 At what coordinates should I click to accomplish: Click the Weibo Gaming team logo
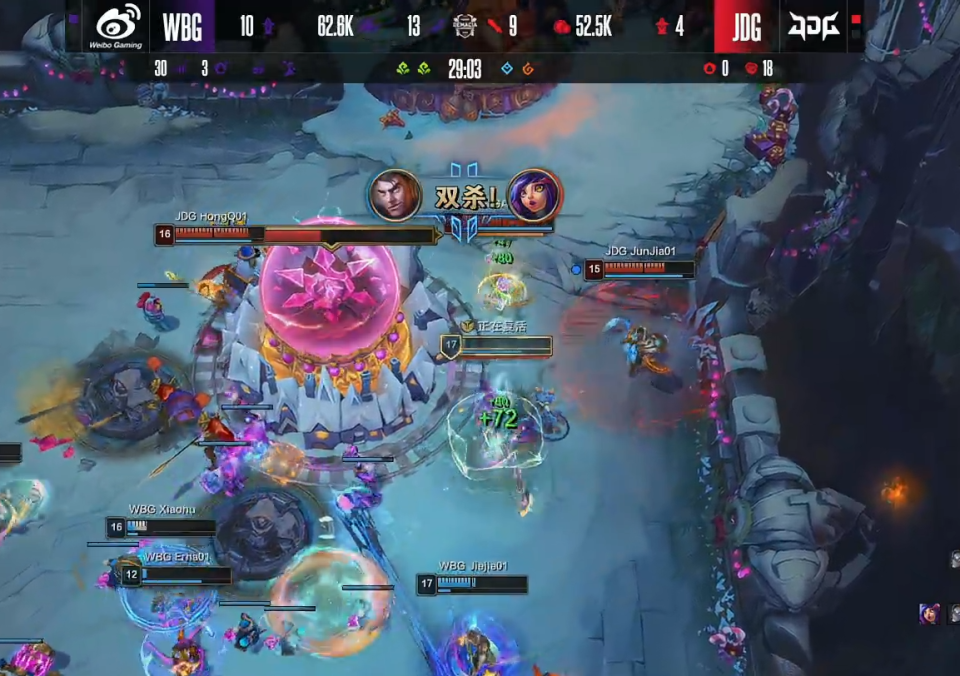[x=119, y=25]
